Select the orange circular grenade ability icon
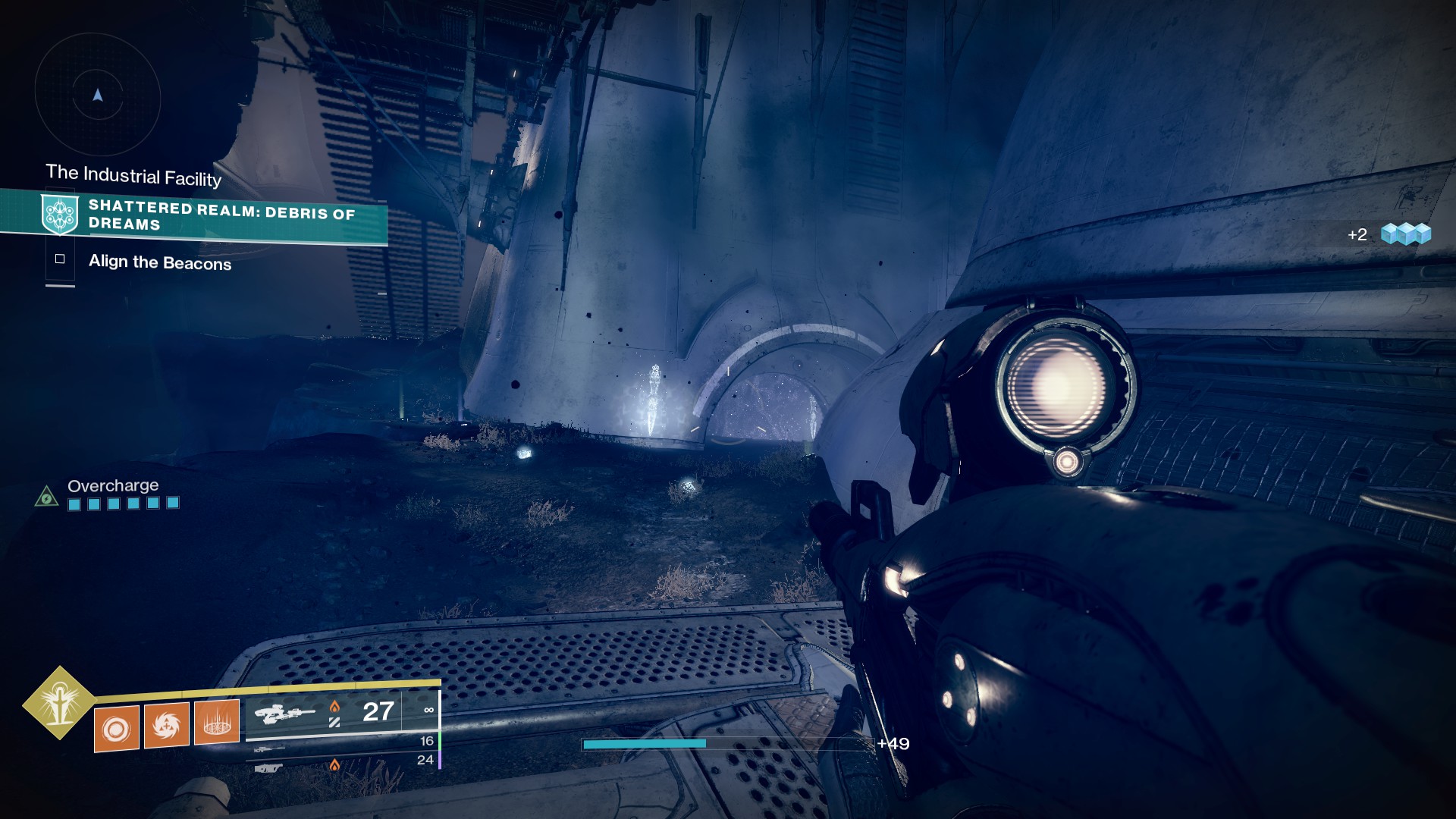This screenshot has width=1456, height=819. pyautogui.click(x=117, y=729)
